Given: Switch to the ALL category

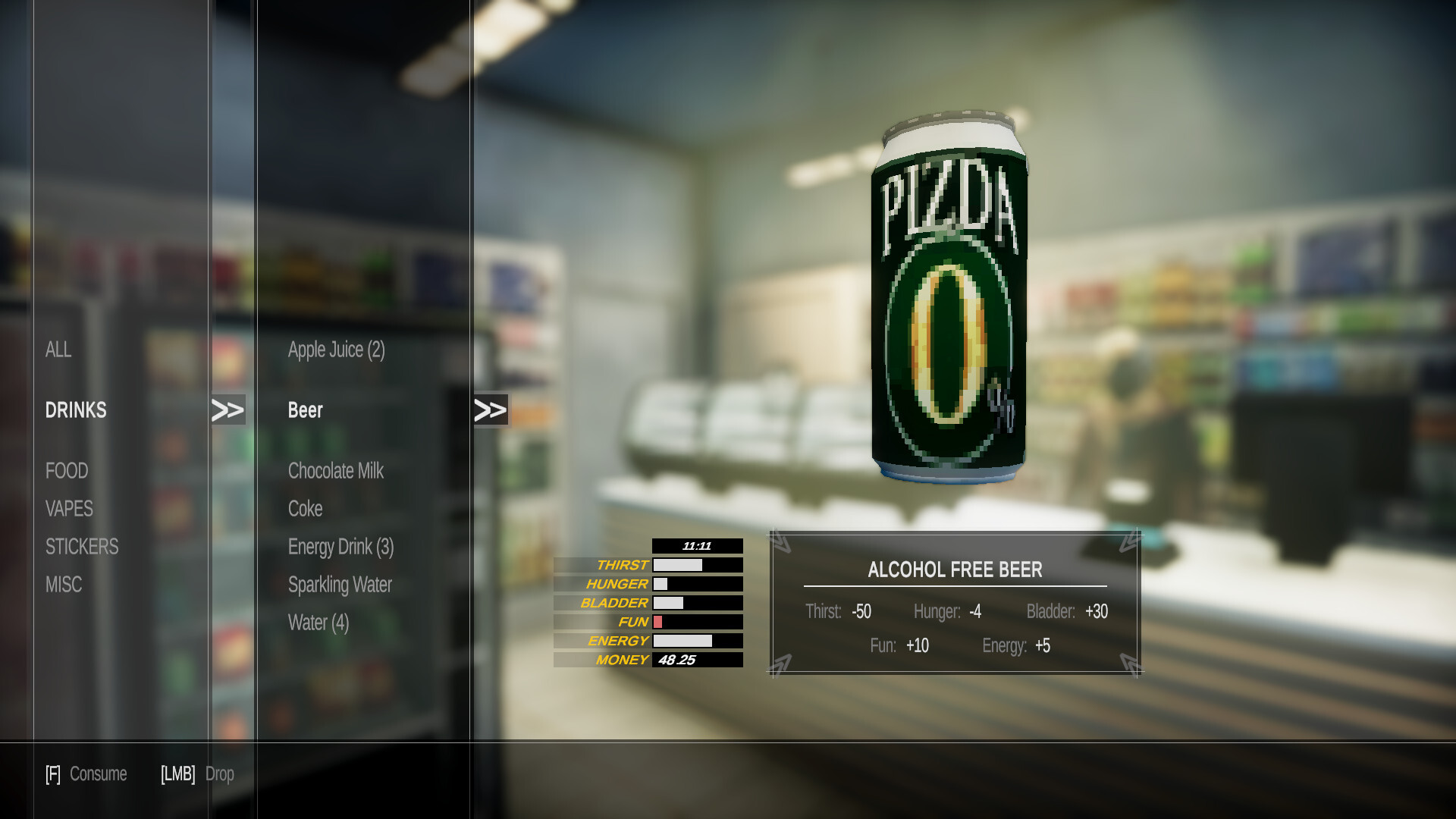Looking at the screenshot, I should [58, 350].
